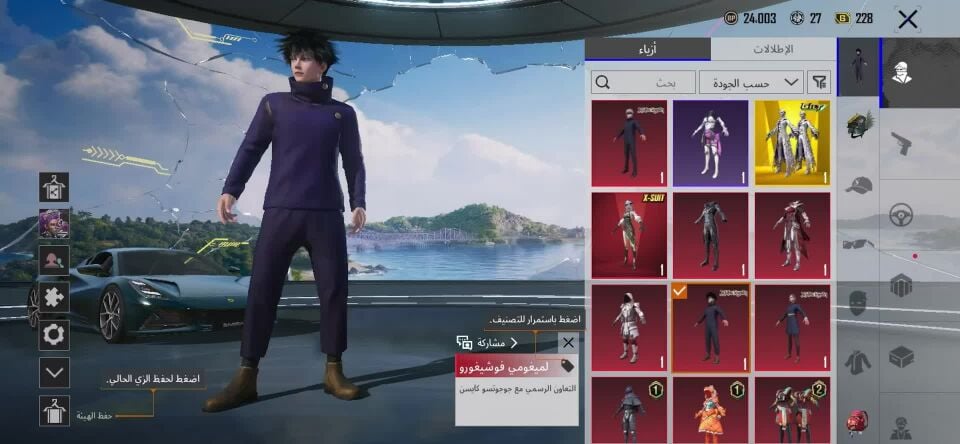Open the gear settings icon
This screenshot has height=444, width=960.
coord(54,334)
